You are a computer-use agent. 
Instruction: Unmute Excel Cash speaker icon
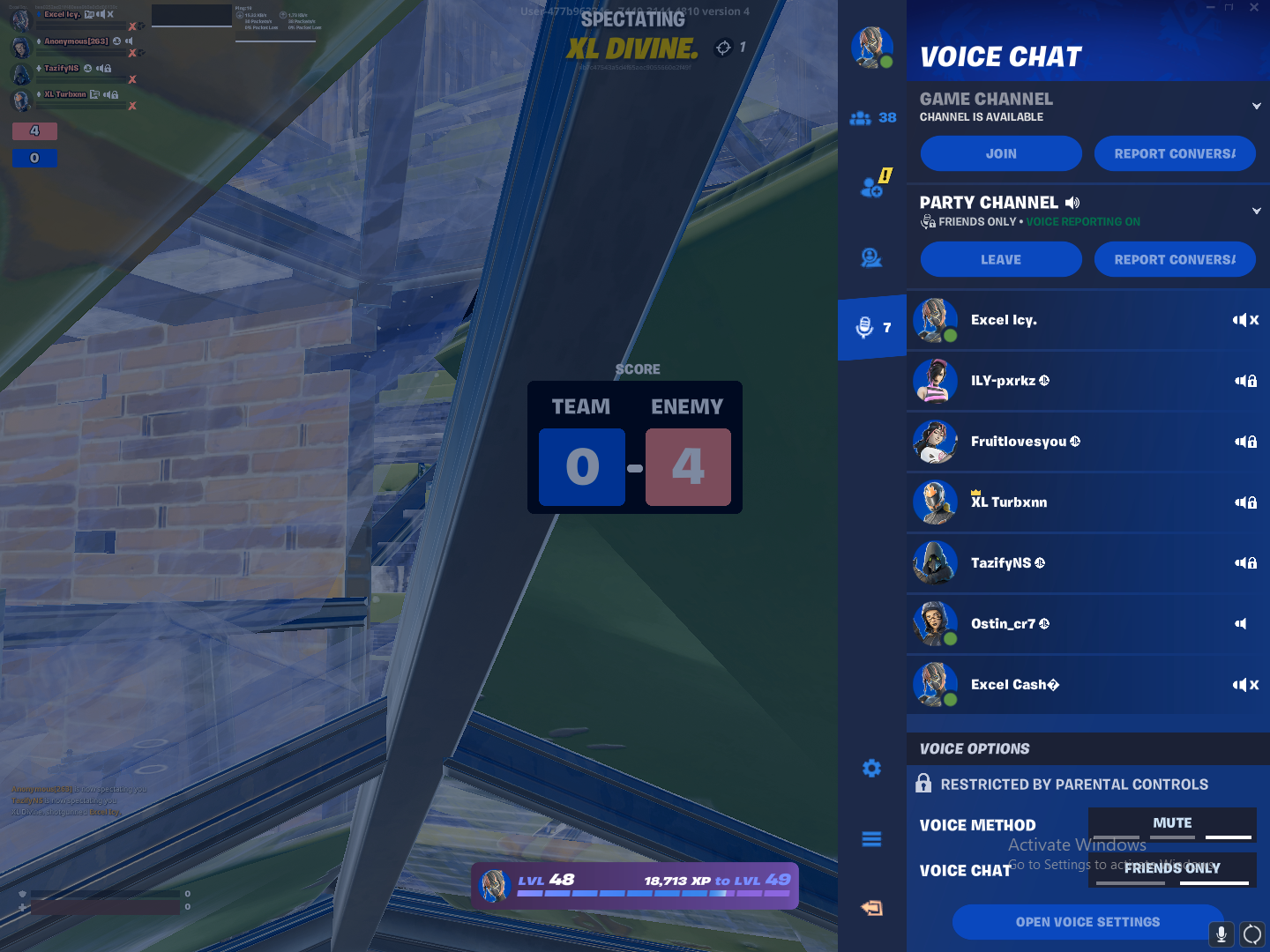1245,685
